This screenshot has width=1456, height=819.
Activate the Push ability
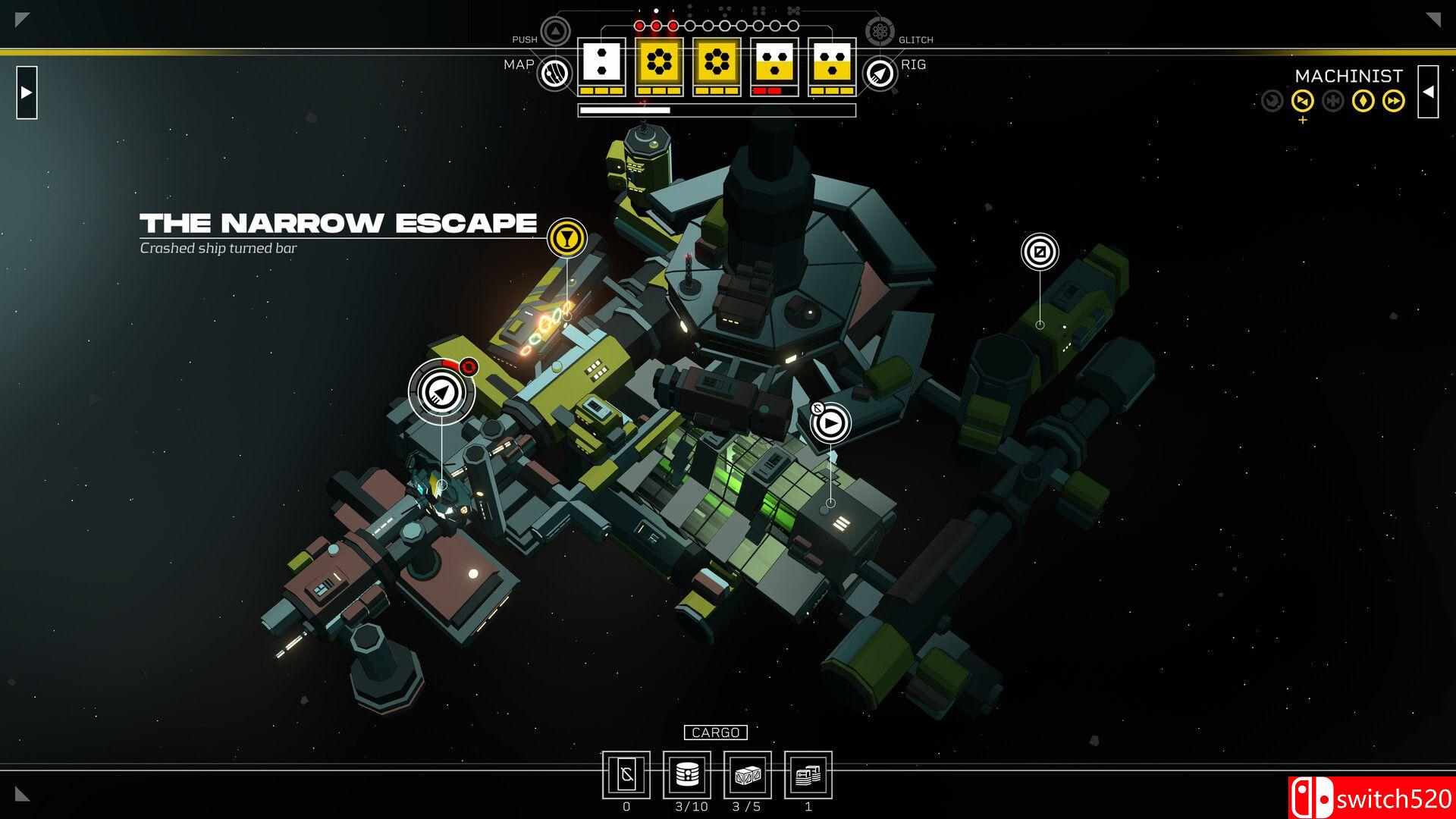pos(555,32)
